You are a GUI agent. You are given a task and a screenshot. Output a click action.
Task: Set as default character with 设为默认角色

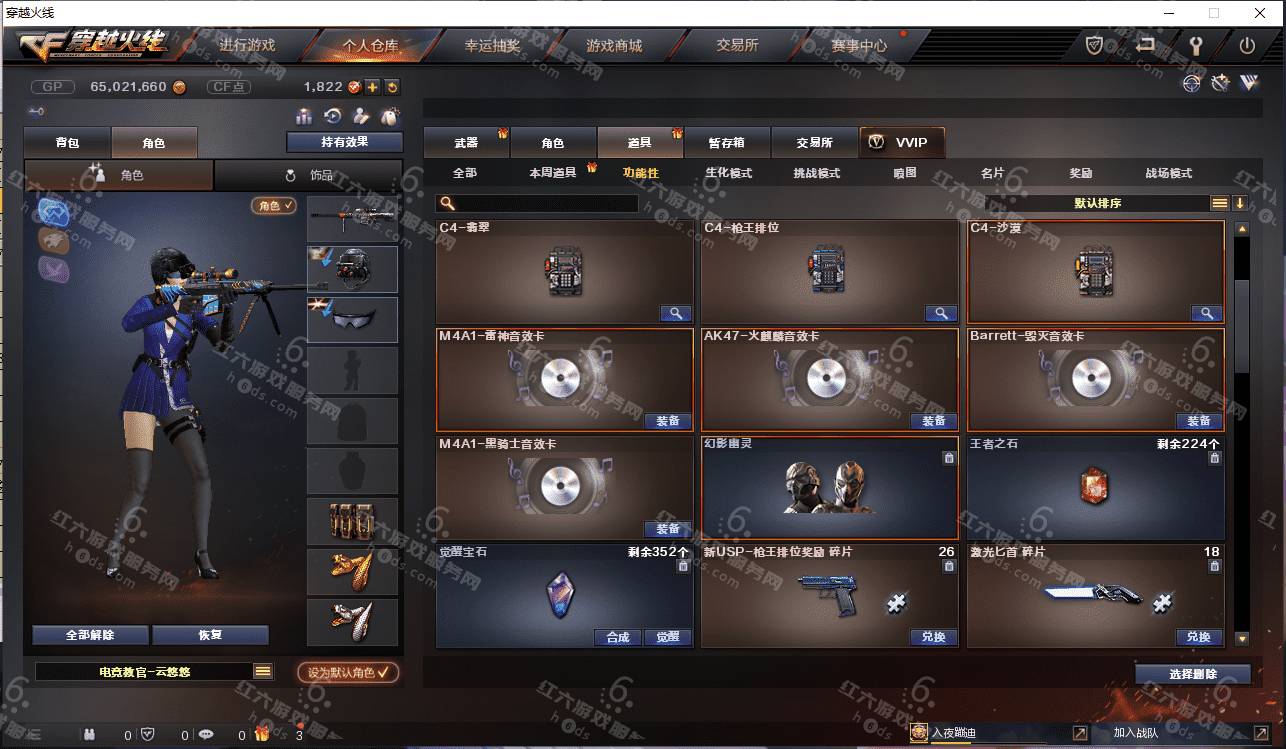pyautogui.click(x=348, y=673)
